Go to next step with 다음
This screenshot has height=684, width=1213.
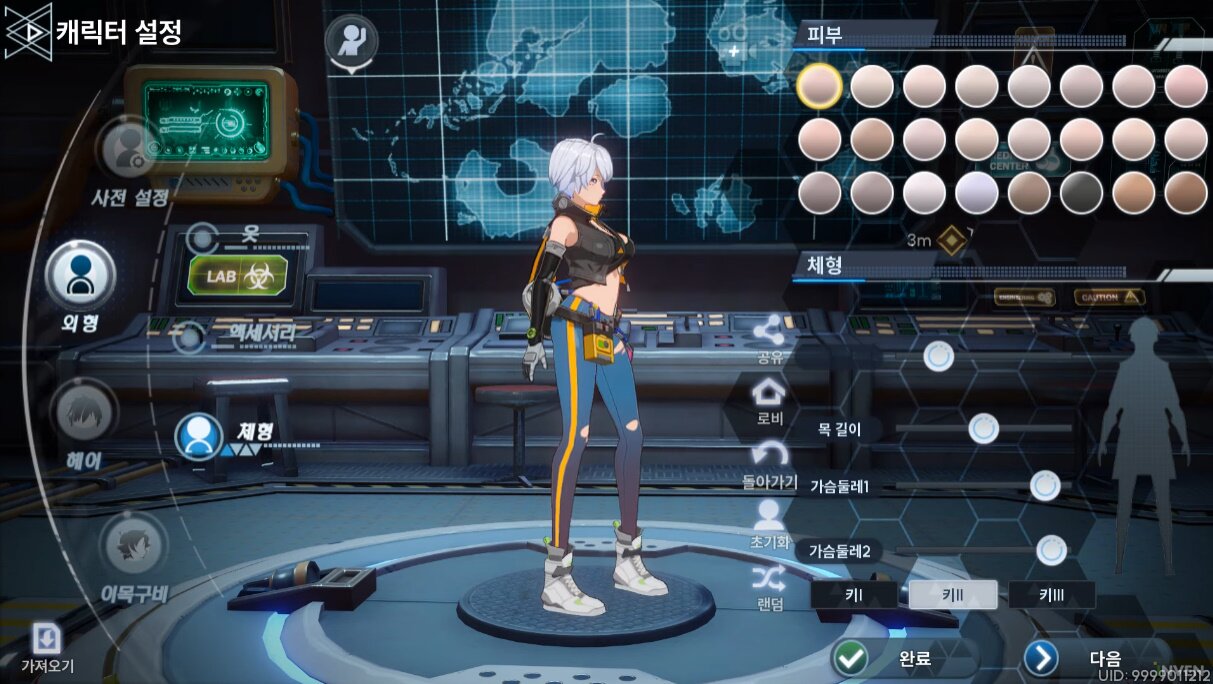pos(1084,658)
